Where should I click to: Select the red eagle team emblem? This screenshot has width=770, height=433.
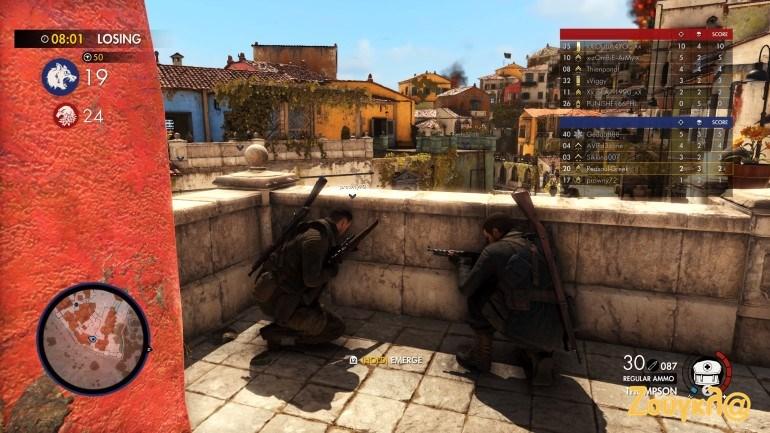click(x=66, y=115)
